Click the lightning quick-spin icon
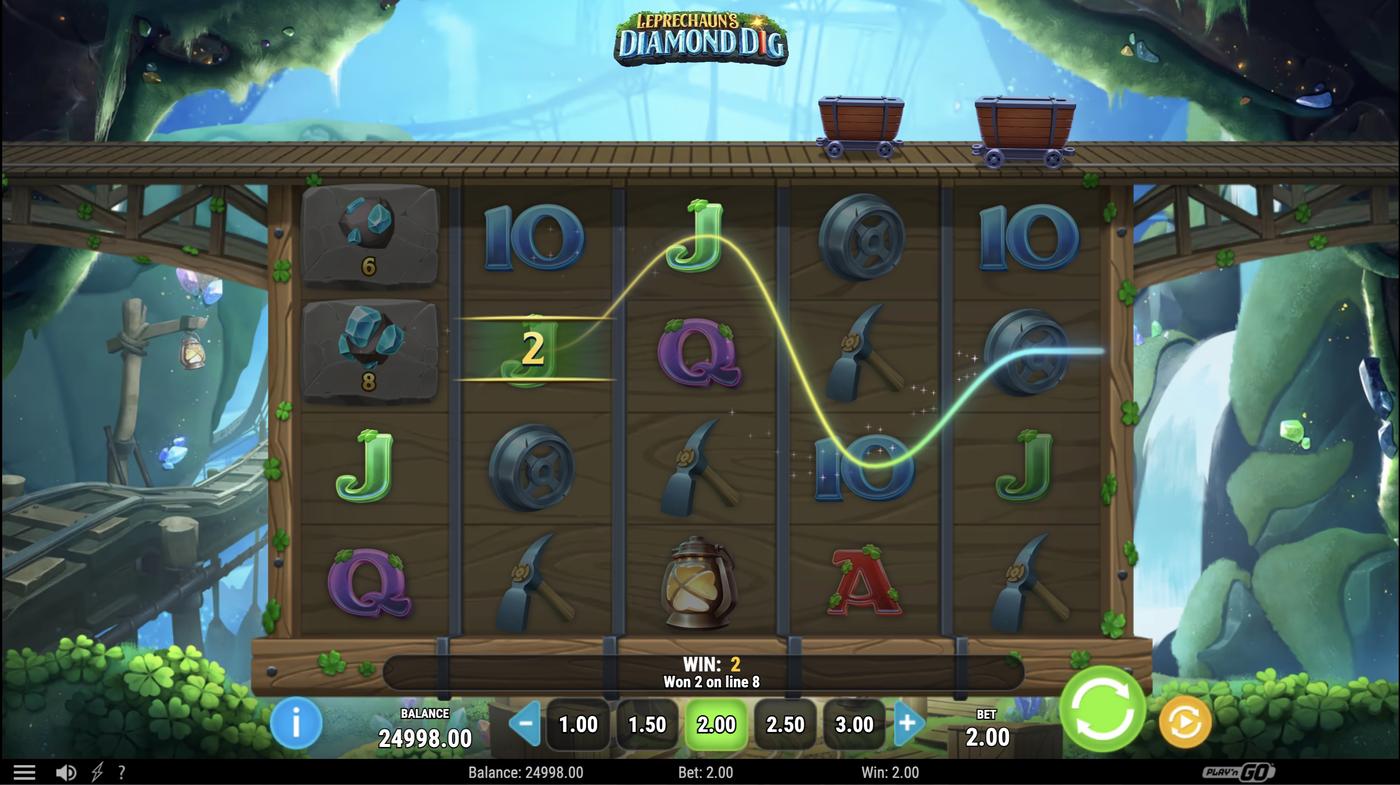The width and height of the screenshot is (1400, 785). (95, 771)
